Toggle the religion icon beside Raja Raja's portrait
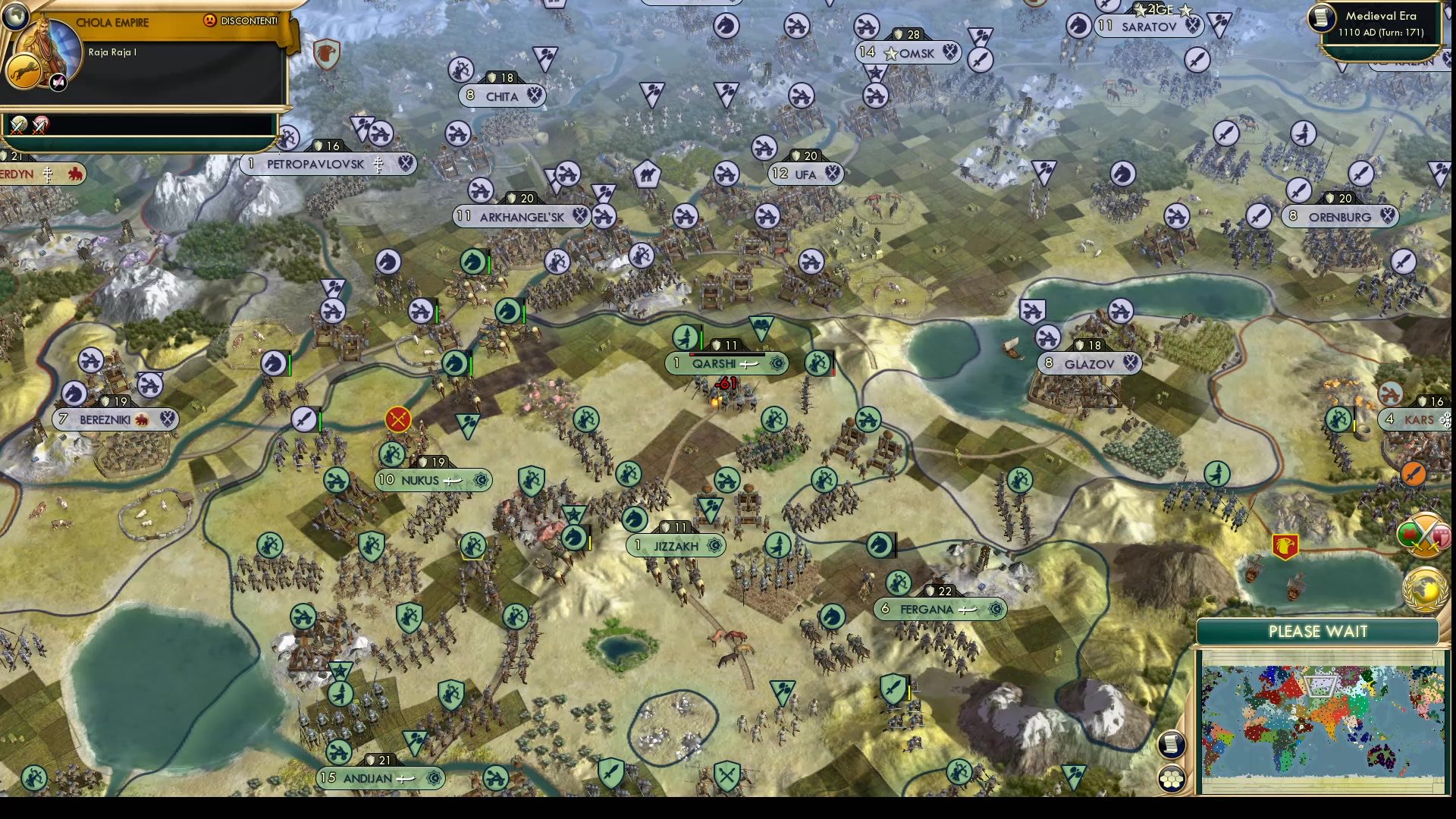 point(58,81)
